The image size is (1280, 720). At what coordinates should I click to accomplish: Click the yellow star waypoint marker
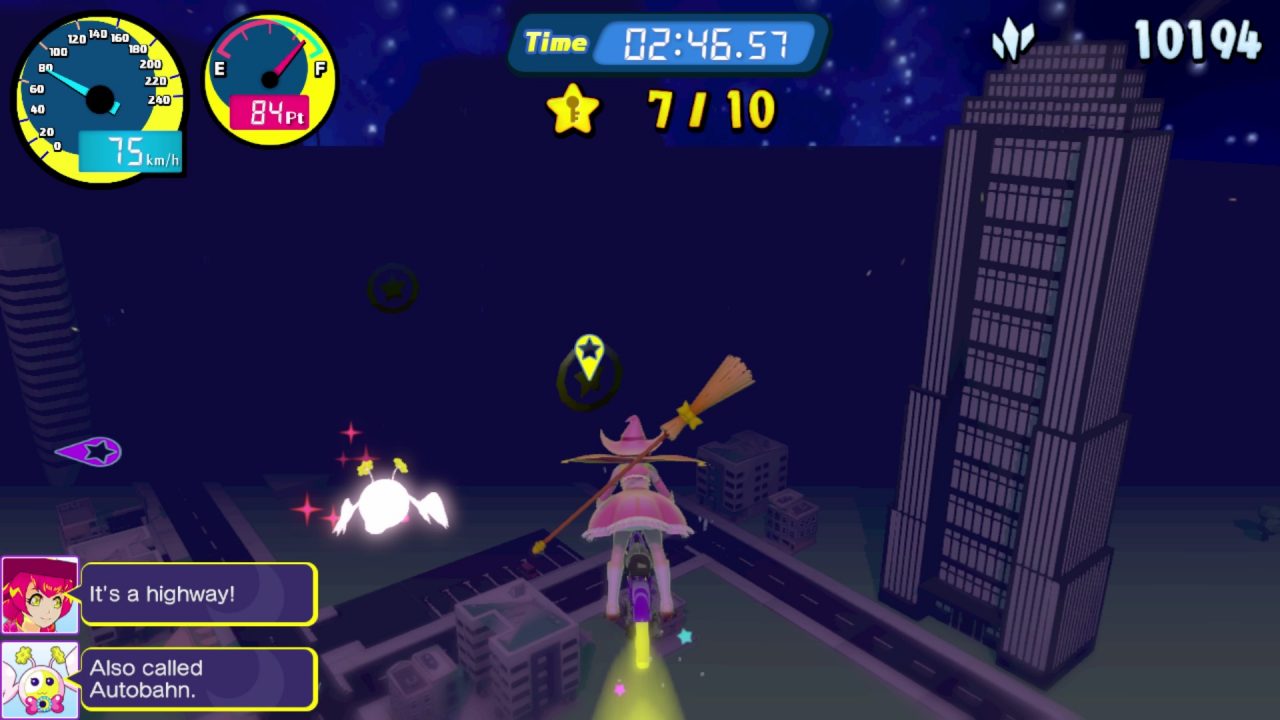coord(590,355)
